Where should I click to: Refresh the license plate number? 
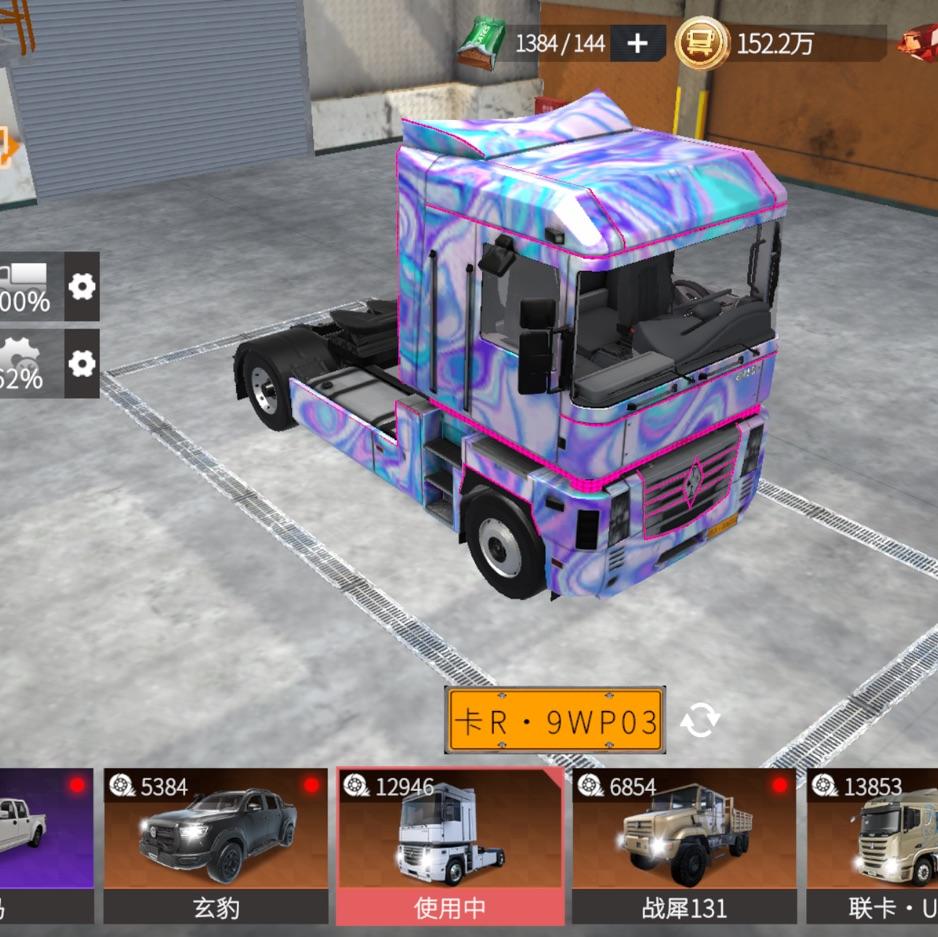[700, 720]
